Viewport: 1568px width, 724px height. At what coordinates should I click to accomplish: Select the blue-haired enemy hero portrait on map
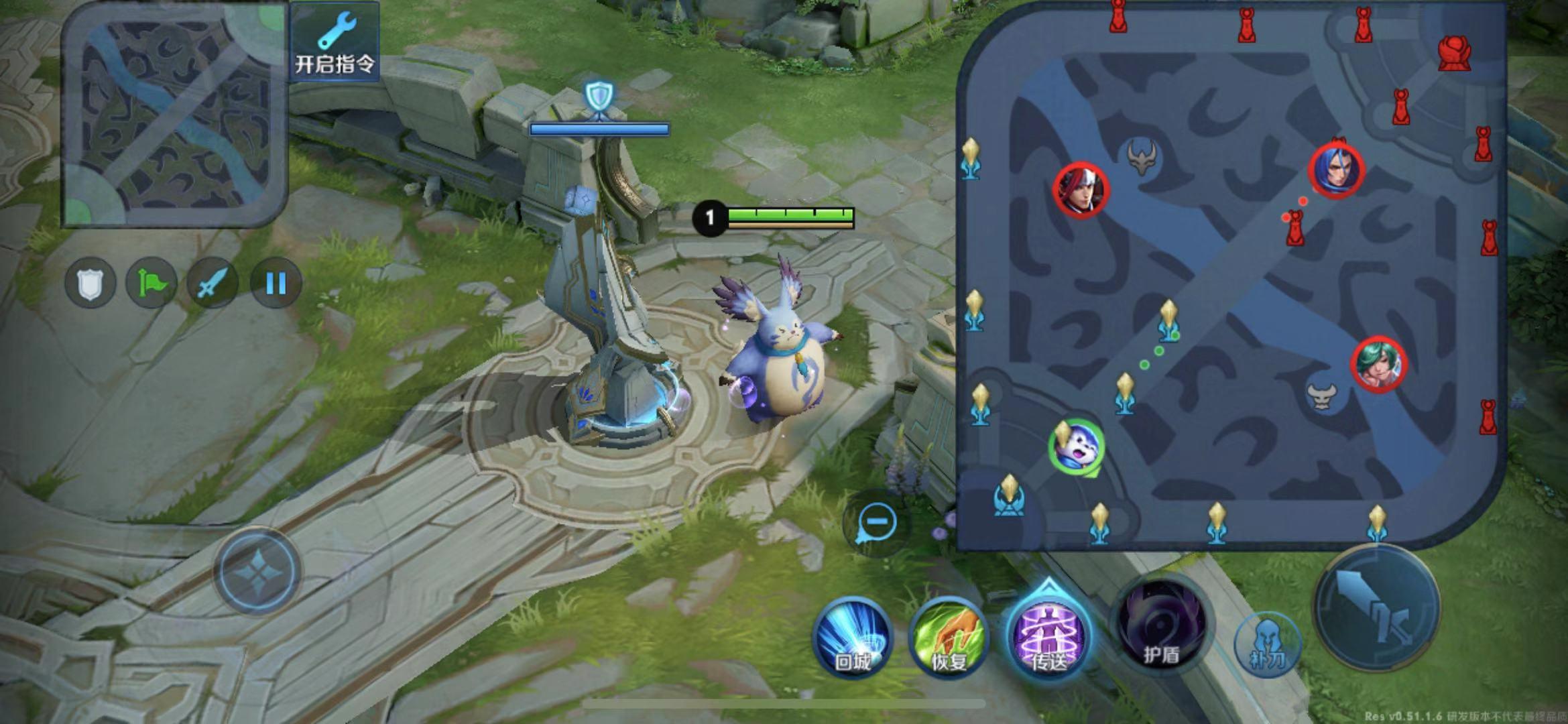[1337, 170]
